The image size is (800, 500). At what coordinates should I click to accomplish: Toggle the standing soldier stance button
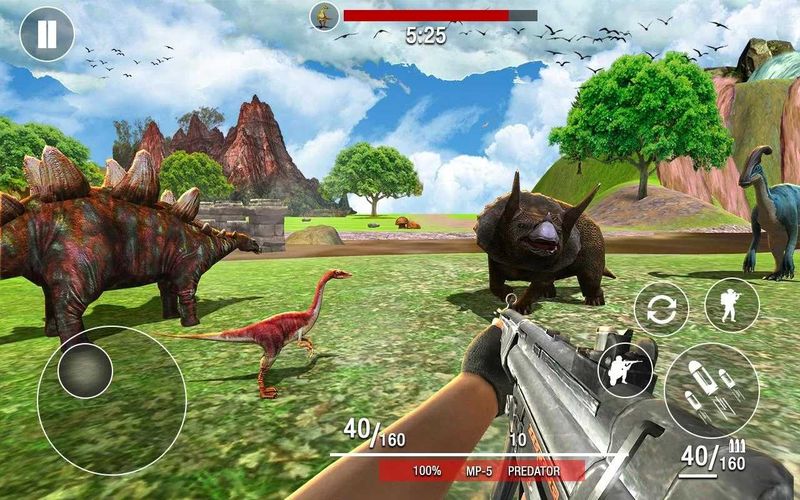732,305
